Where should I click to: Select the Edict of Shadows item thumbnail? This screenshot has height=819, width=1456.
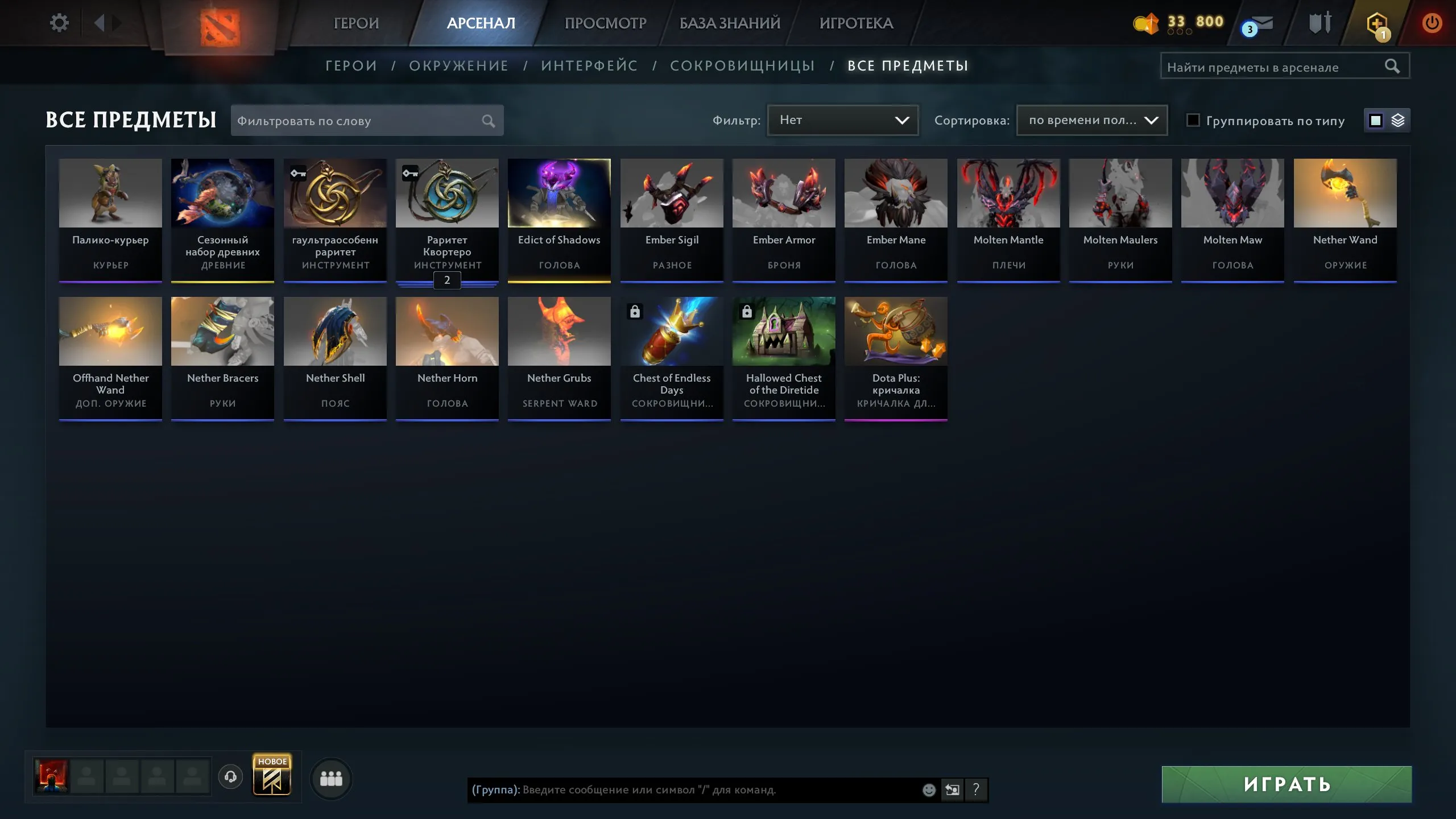point(559,192)
